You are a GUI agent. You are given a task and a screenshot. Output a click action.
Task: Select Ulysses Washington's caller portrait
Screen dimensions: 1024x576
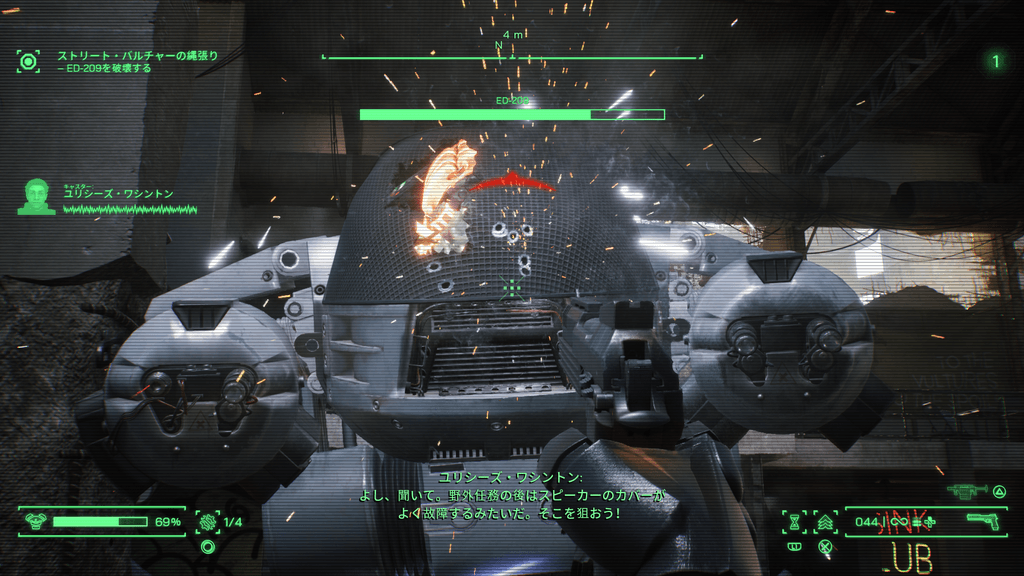pos(37,196)
